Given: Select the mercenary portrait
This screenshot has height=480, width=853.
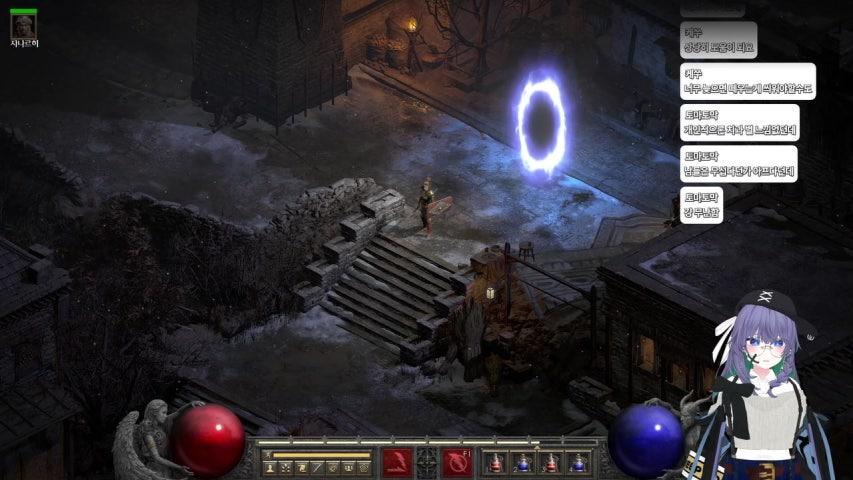Looking at the screenshot, I should pos(22,26).
